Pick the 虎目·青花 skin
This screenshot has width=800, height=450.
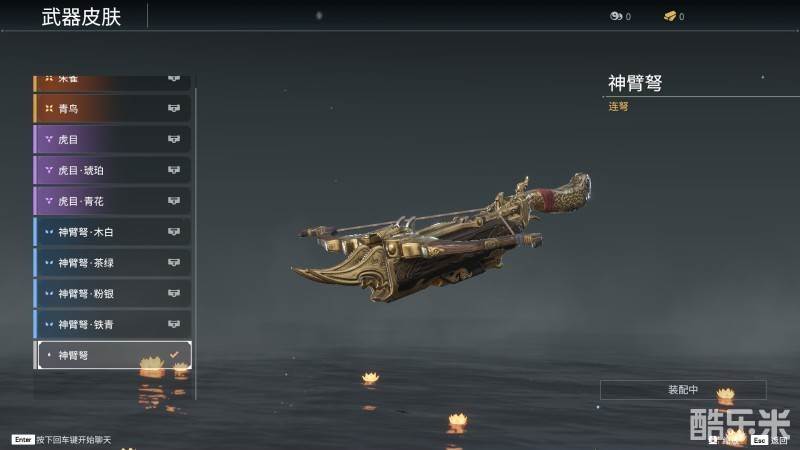point(112,201)
